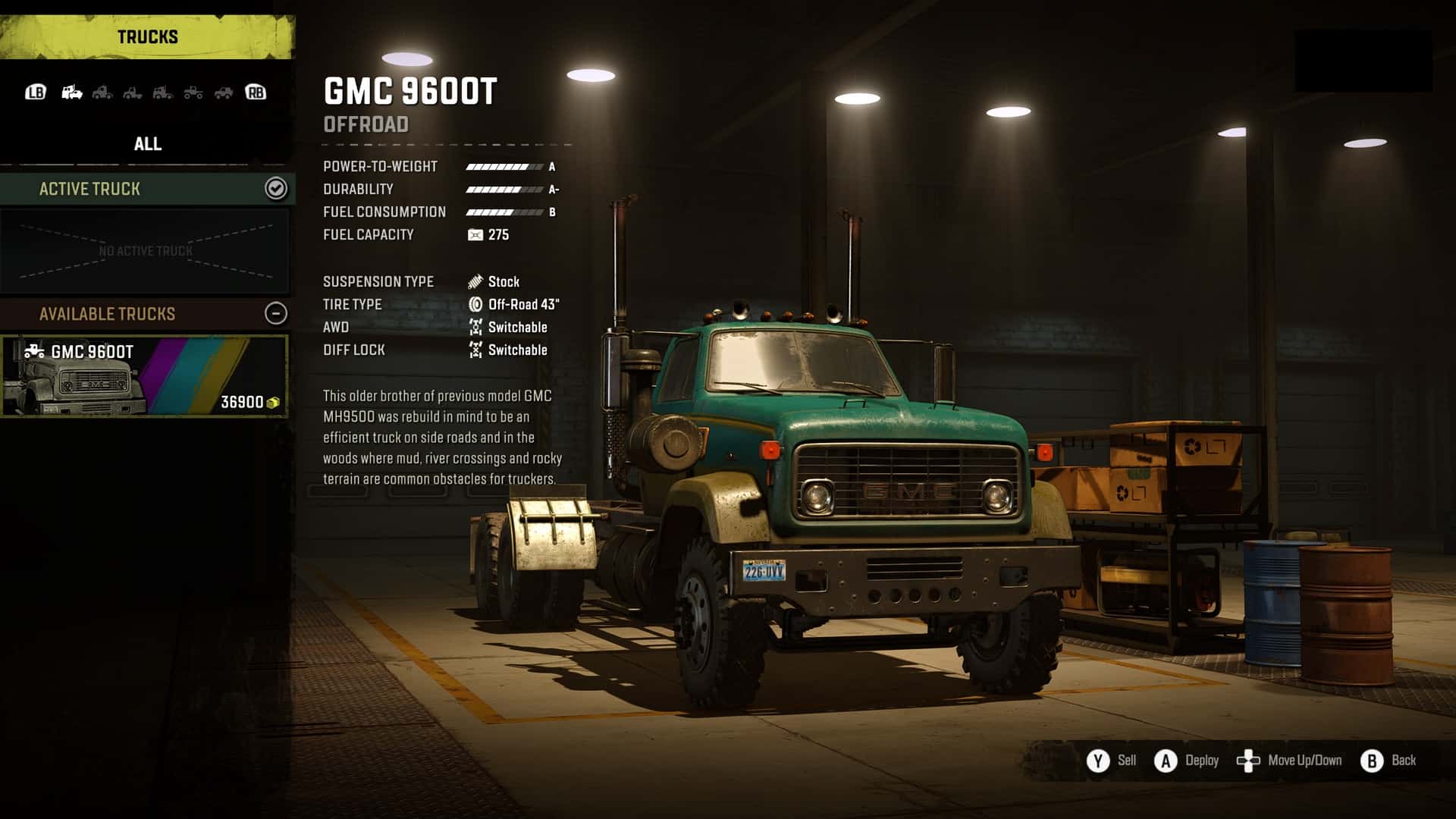Switch to the scout jeep category icon
Viewport: 1456px width, 819px height.
(x=224, y=93)
